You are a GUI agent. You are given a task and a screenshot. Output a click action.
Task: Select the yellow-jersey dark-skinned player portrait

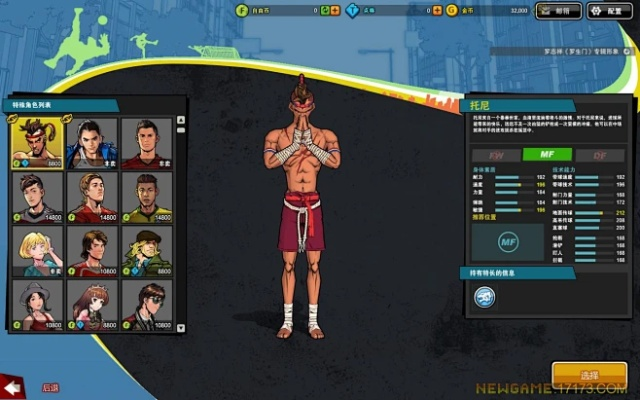pos(146,197)
